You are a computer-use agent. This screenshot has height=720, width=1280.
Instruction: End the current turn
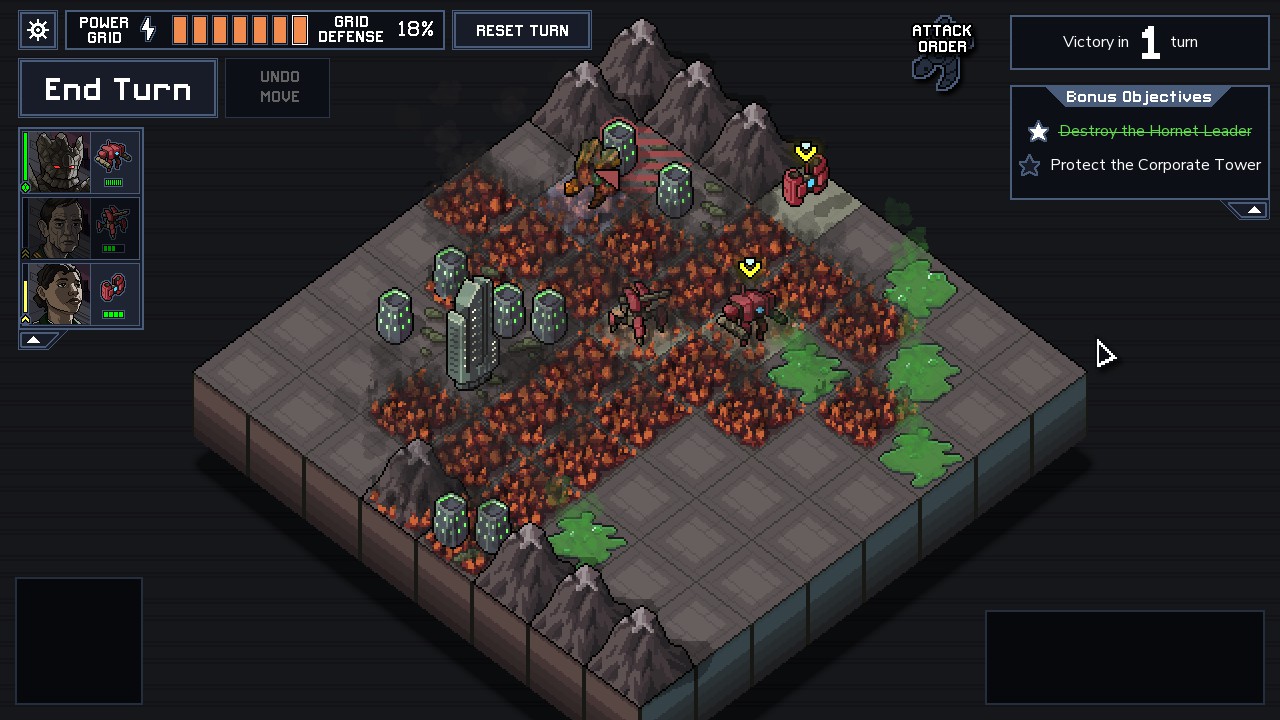click(x=118, y=89)
